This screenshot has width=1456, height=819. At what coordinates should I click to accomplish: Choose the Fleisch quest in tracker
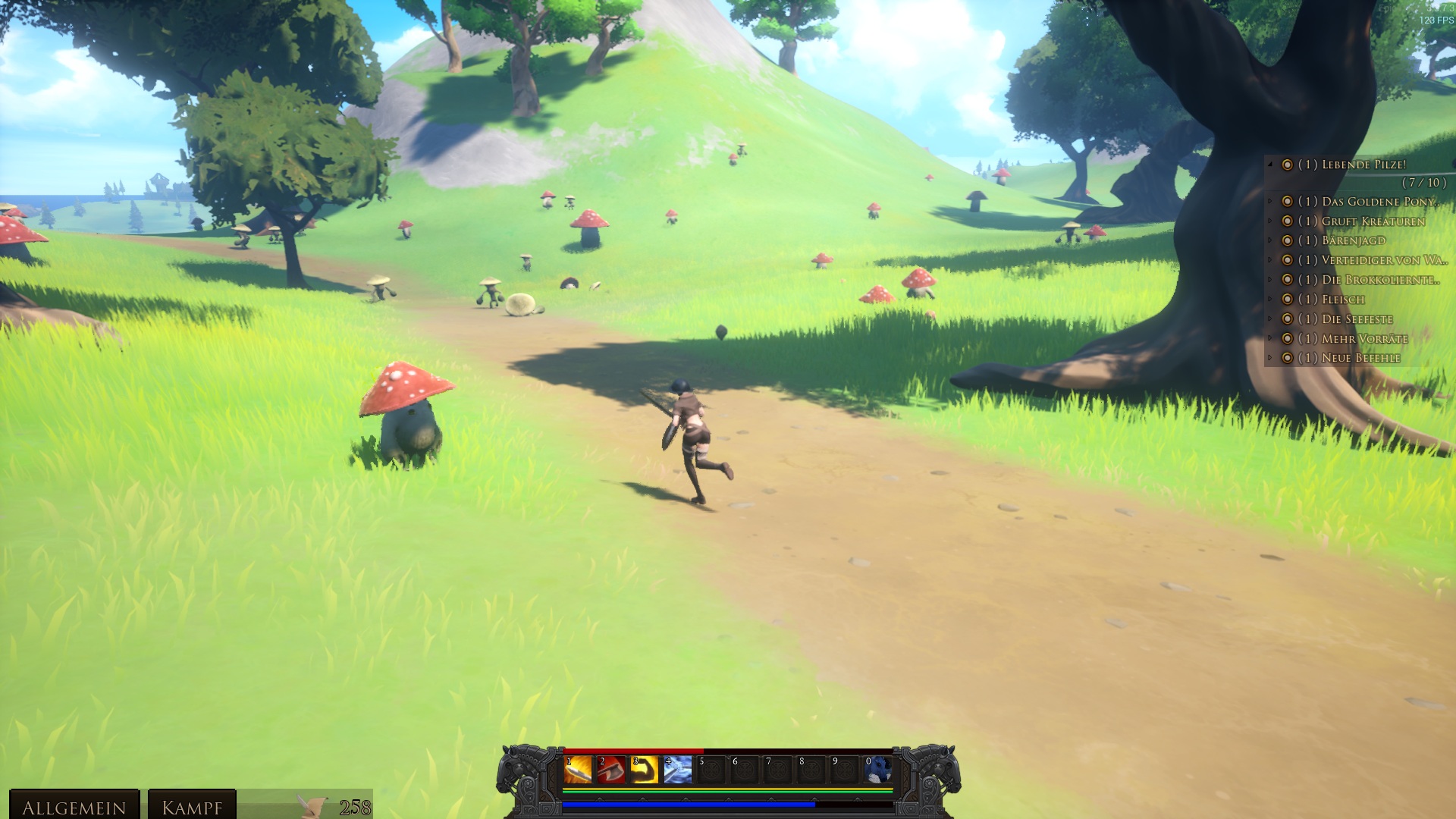click(1342, 300)
